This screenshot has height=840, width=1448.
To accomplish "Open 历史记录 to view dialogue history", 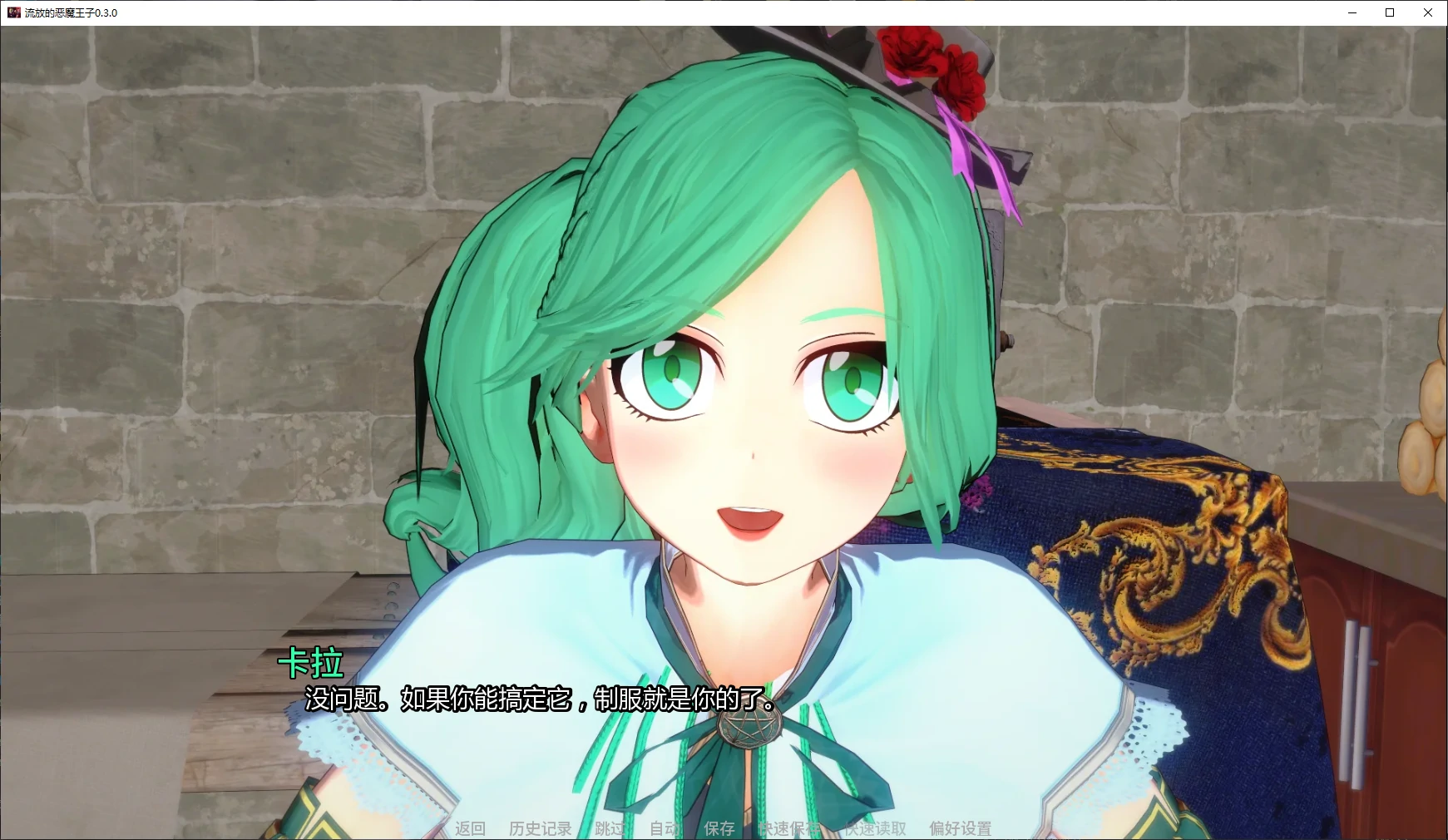I will coord(541,828).
